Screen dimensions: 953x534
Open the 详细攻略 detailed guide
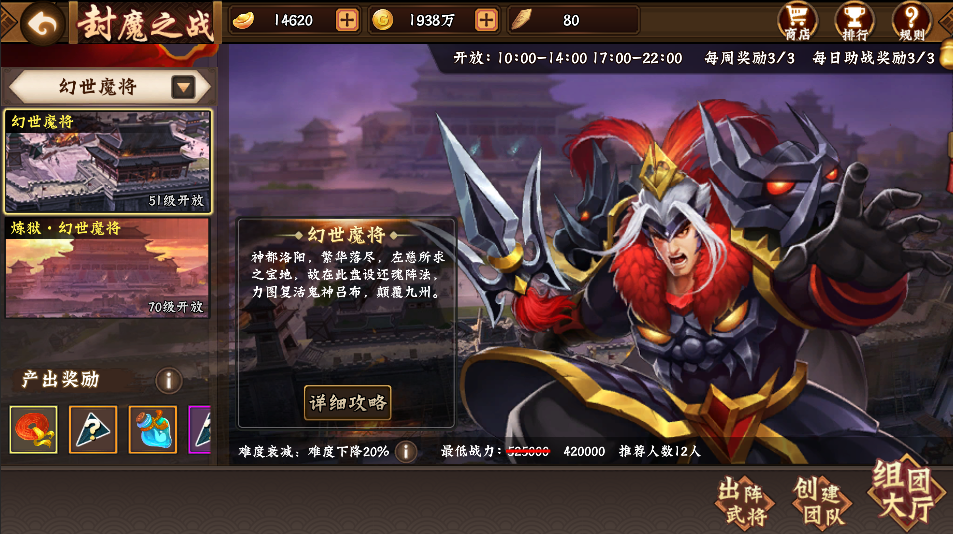coord(347,403)
